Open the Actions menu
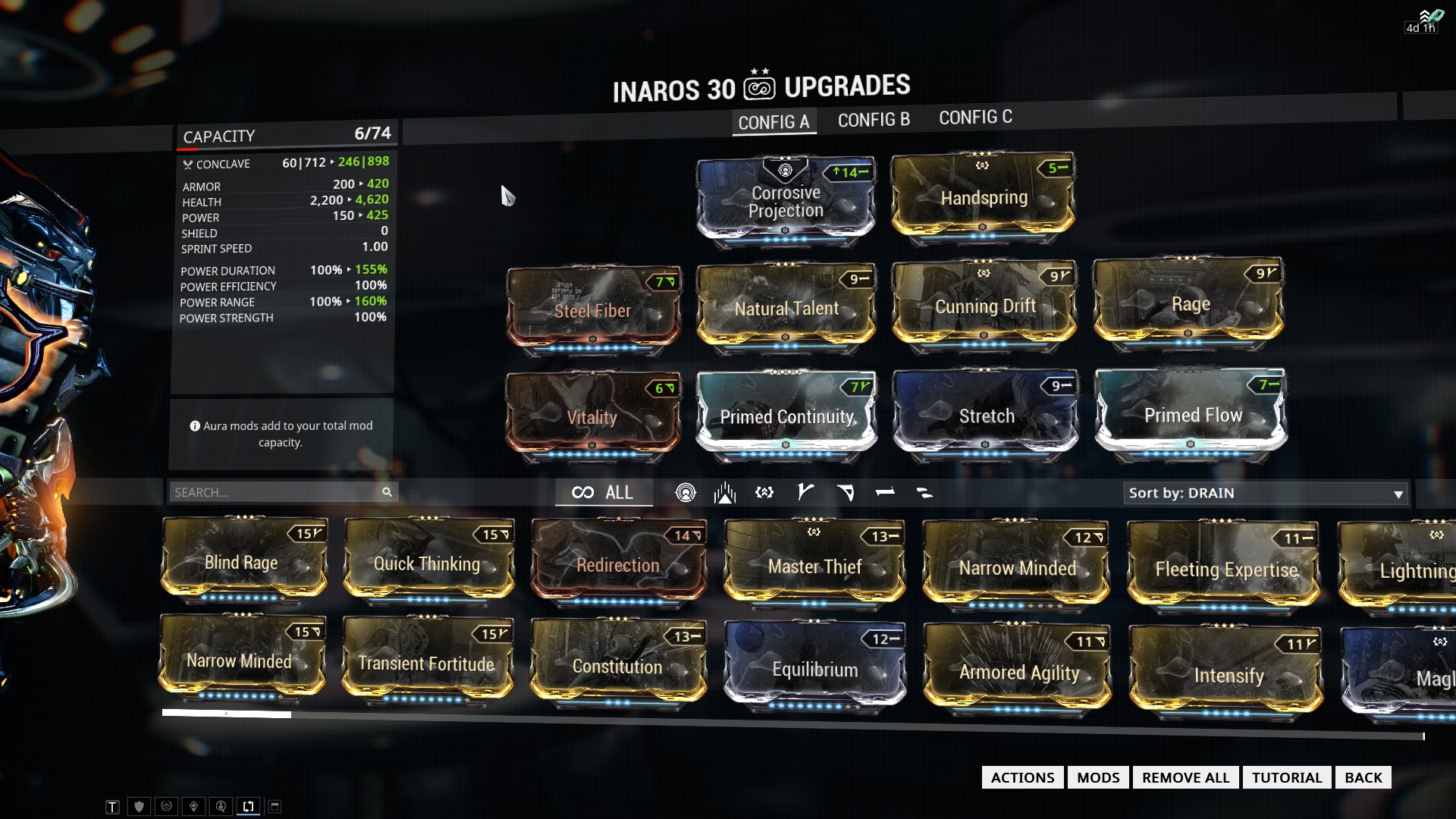 (1022, 777)
